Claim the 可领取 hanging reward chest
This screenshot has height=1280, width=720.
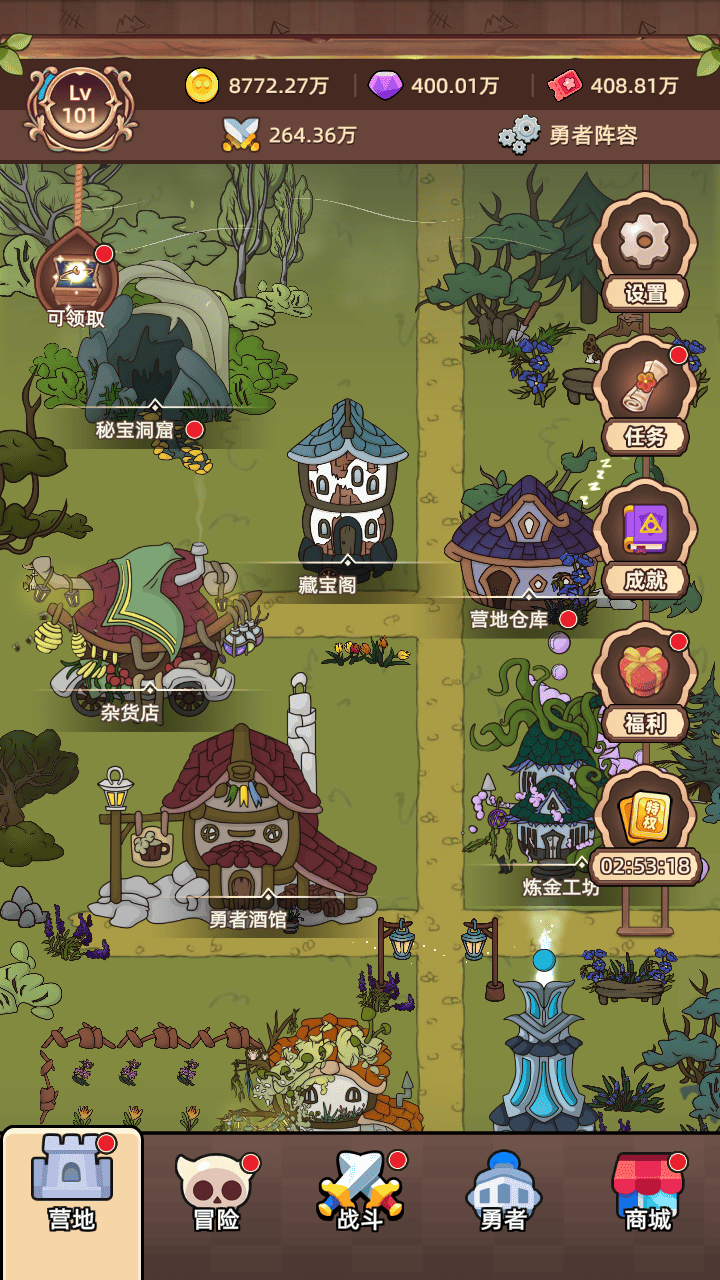pyautogui.click(x=76, y=280)
